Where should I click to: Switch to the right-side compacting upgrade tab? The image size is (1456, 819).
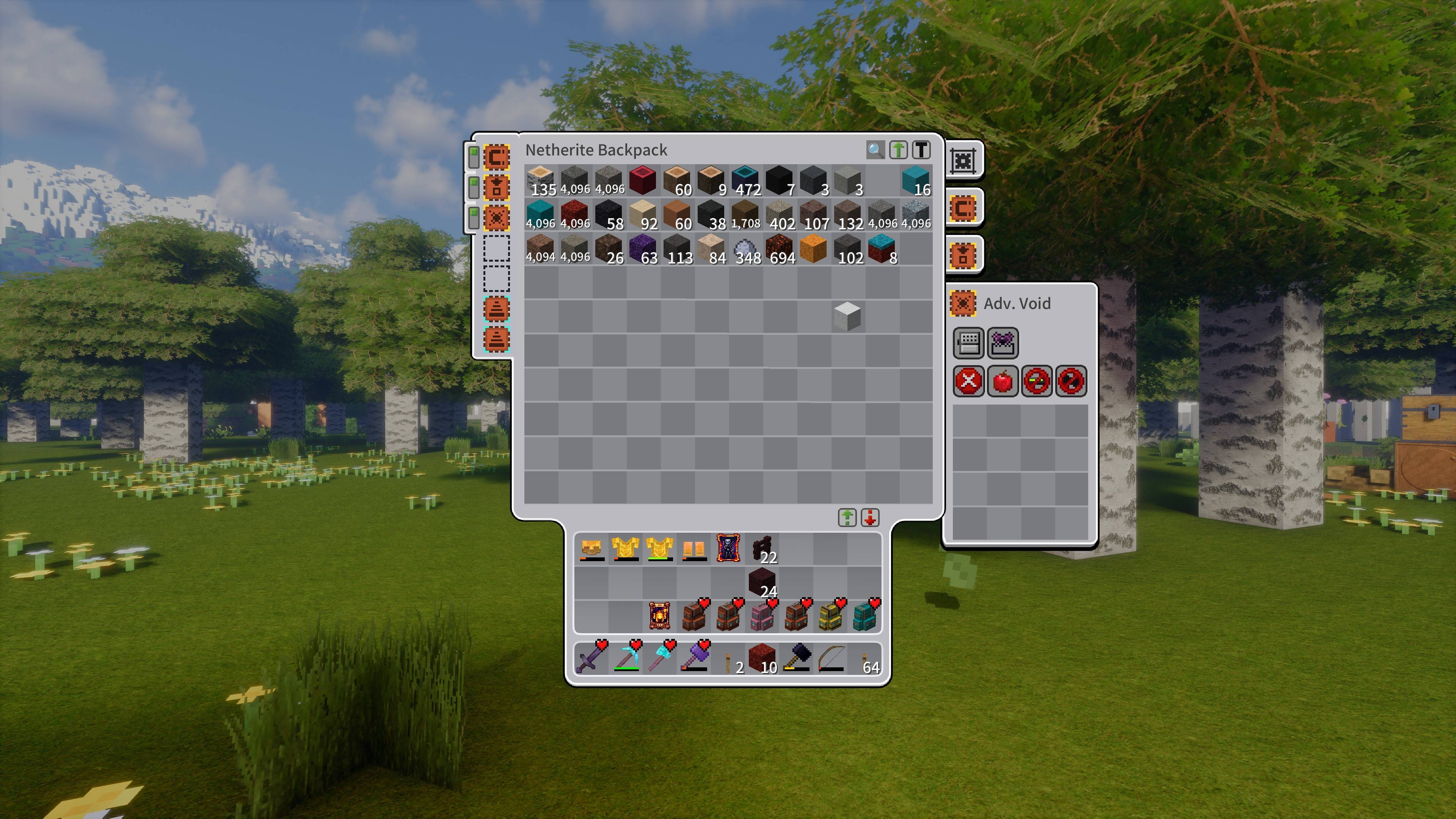coord(964,207)
